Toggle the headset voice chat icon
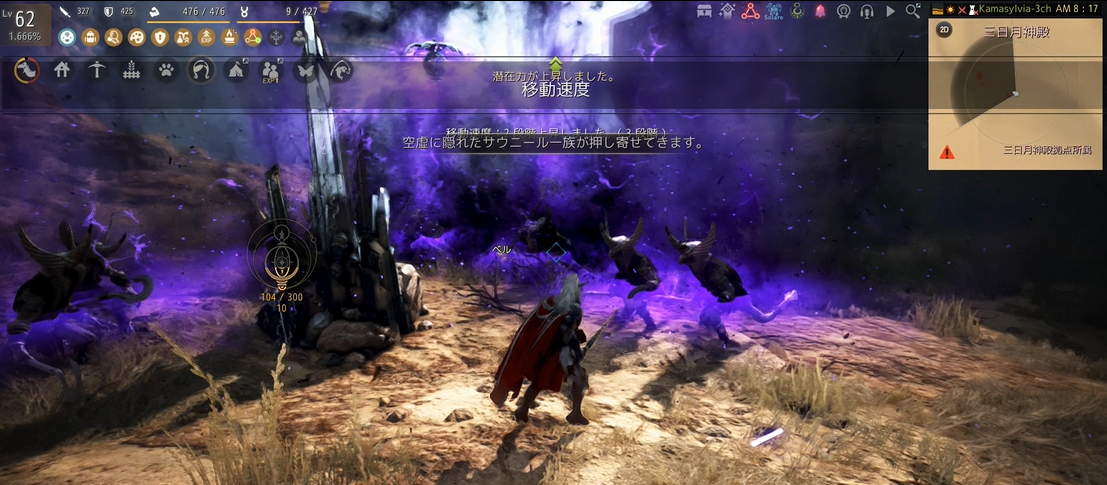1107x485 pixels. click(x=866, y=11)
